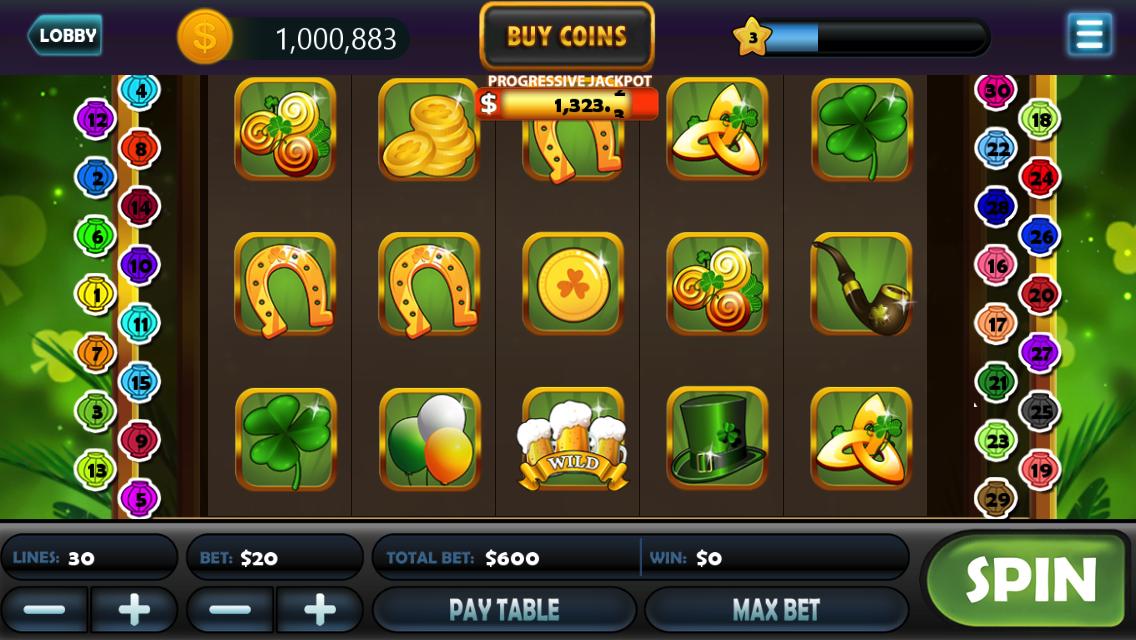Open the hamburger menu
Viewport: 1136px width, 640px height.
(1089, 35)
